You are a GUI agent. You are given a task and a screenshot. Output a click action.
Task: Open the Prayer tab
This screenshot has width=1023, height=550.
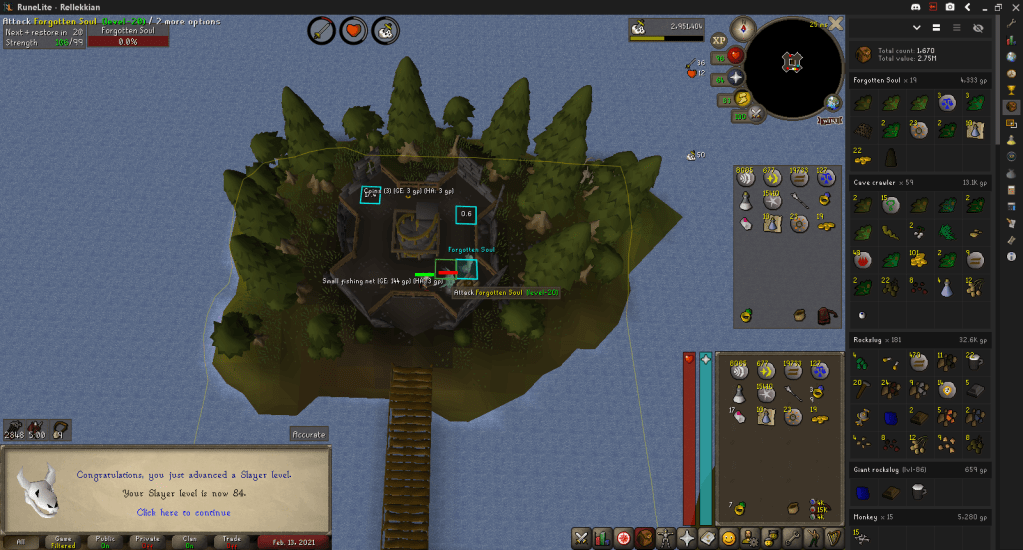pos(686,538)
